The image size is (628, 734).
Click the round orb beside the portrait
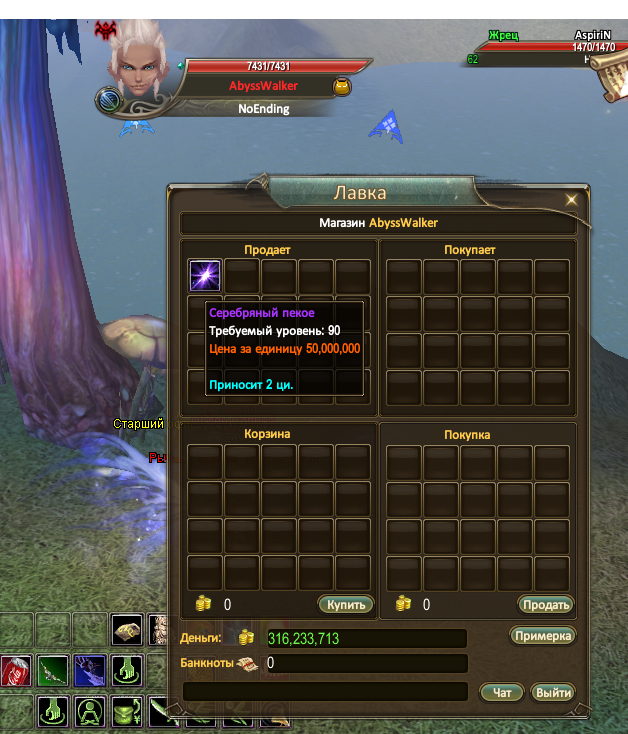[x=109, y=100]
